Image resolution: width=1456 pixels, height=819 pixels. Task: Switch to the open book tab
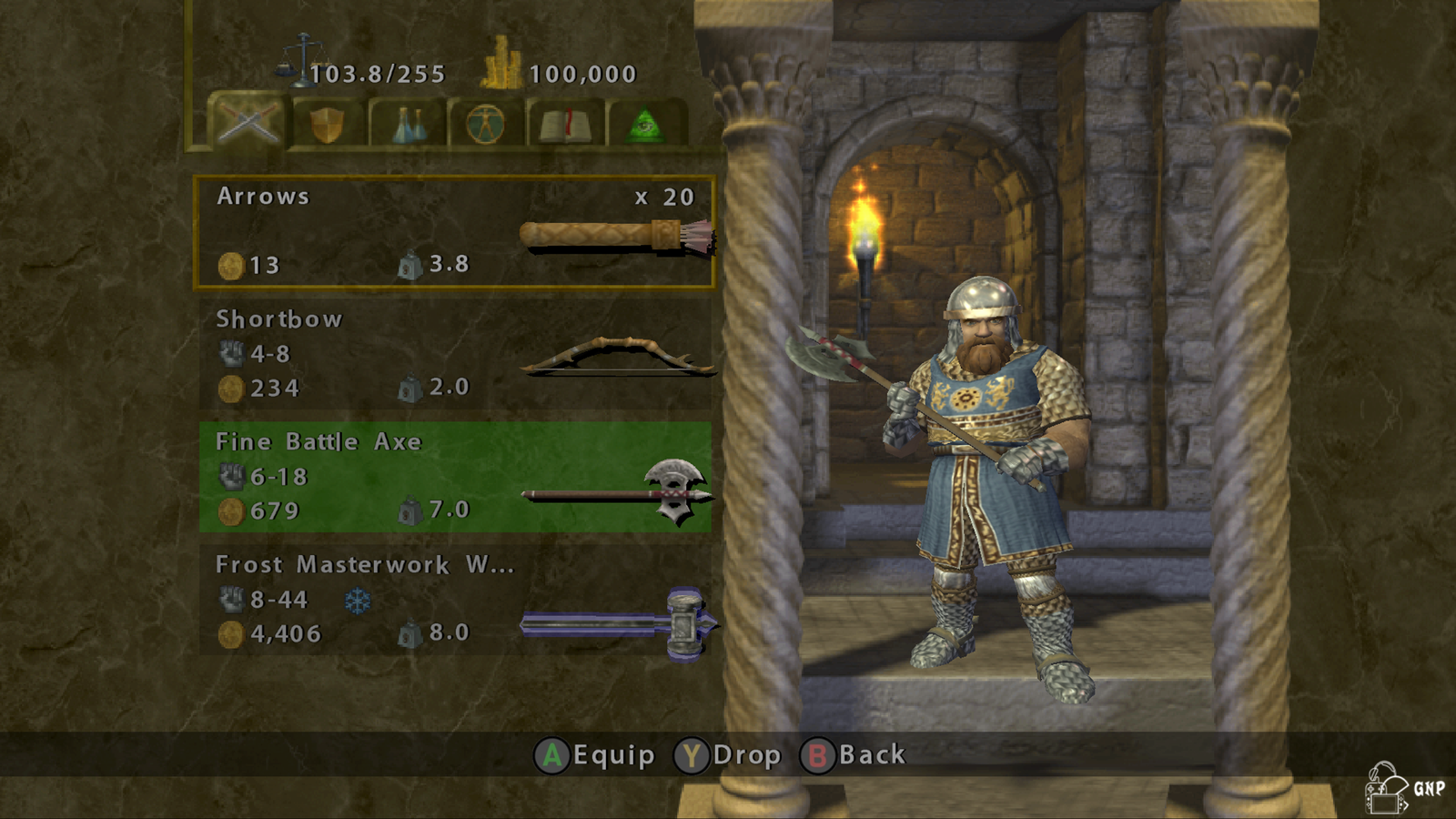[565, 124]
